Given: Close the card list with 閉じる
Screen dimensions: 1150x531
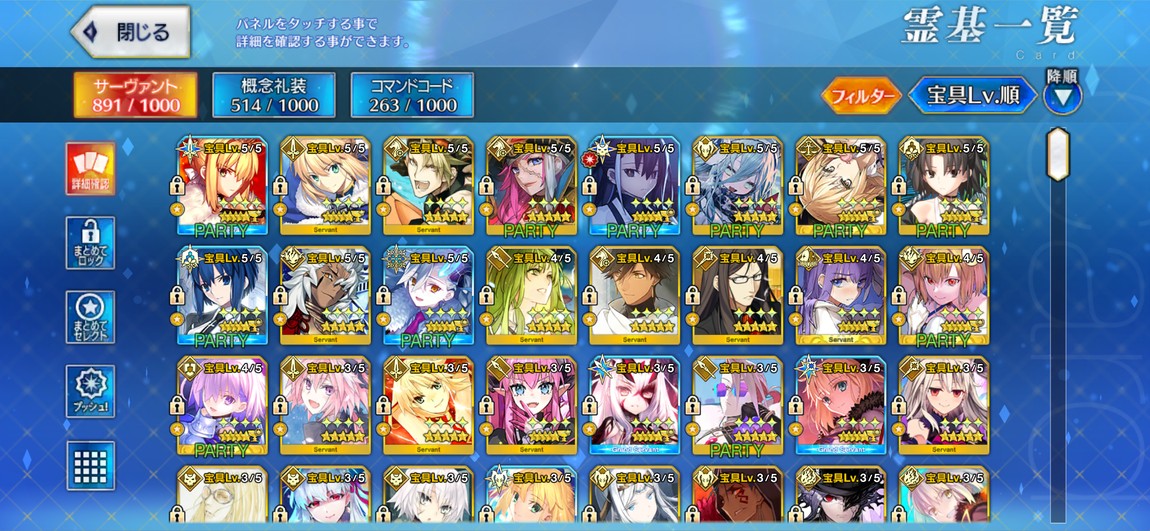Looking at the screenshot, I should (131, 31).
